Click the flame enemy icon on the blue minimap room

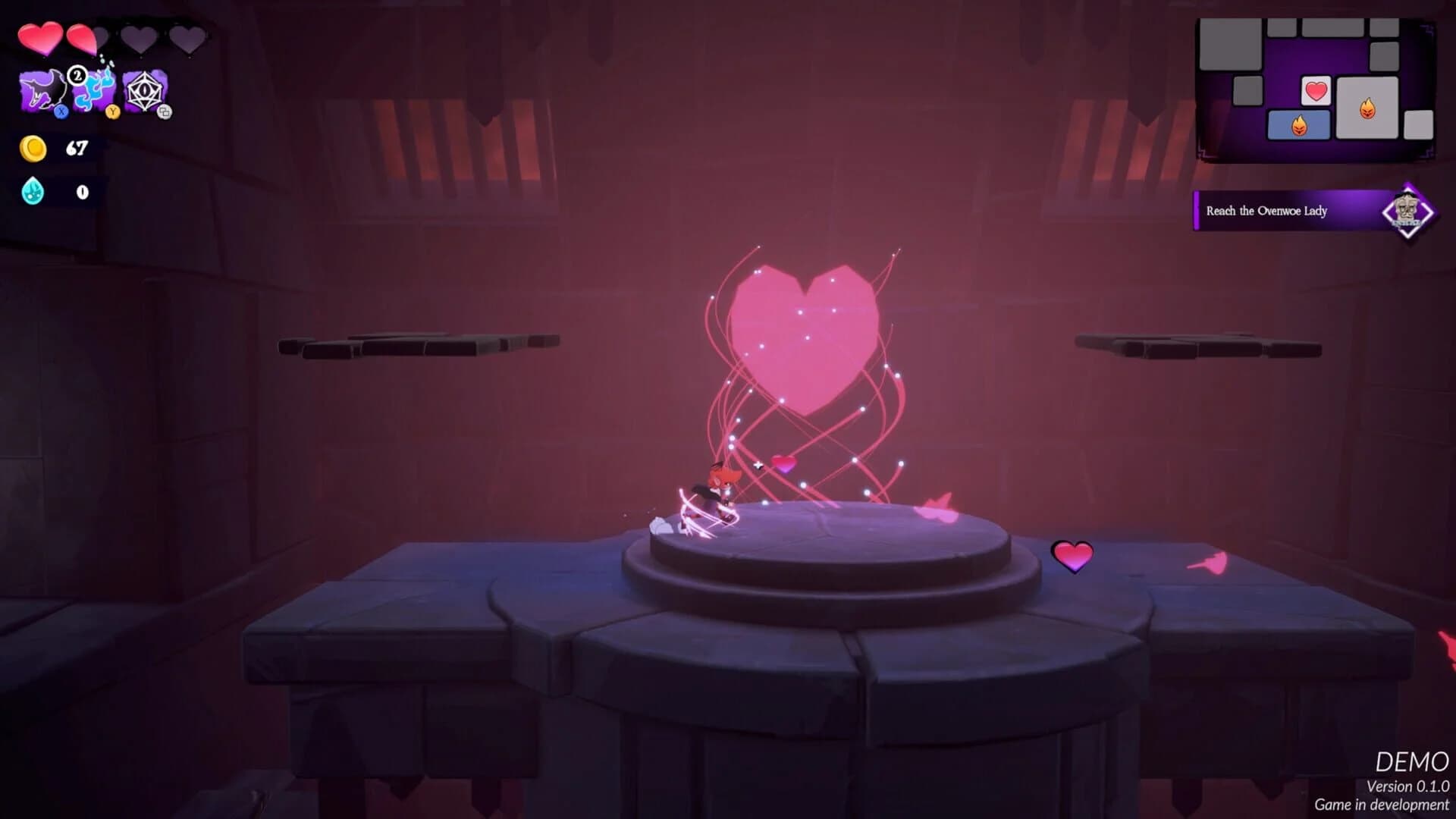point(1299,127)
